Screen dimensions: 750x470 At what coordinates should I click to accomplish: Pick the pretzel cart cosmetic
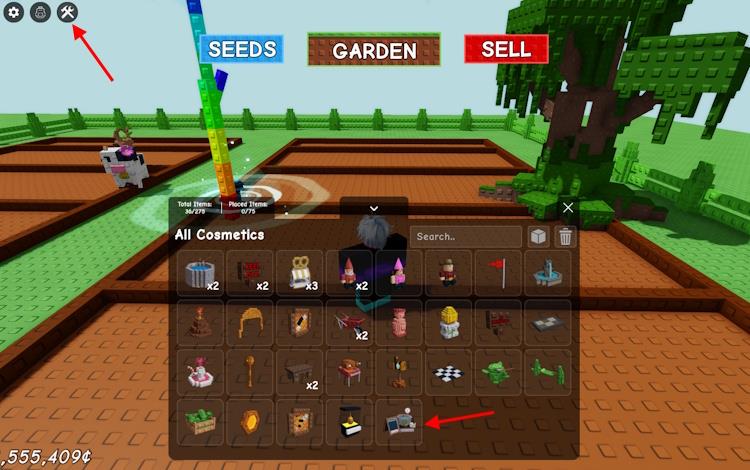(x=300, y=273)
